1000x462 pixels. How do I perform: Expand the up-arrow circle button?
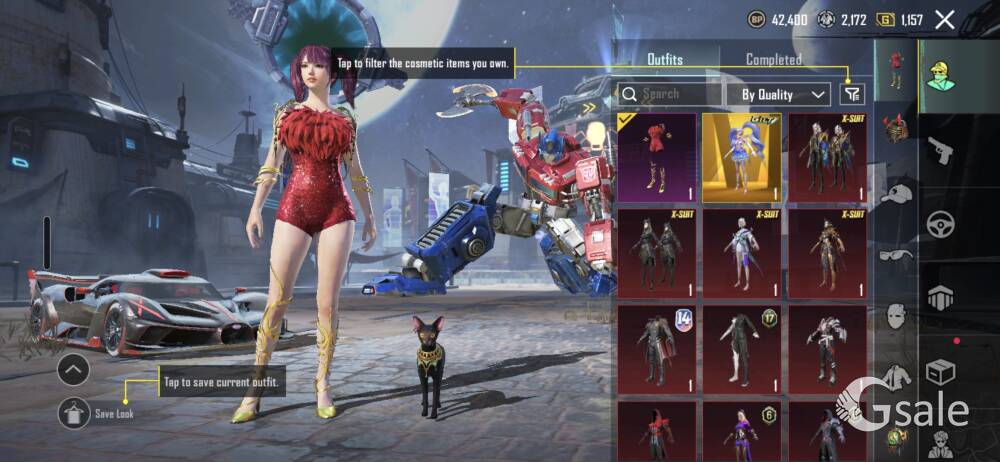[x=73, y=370]
